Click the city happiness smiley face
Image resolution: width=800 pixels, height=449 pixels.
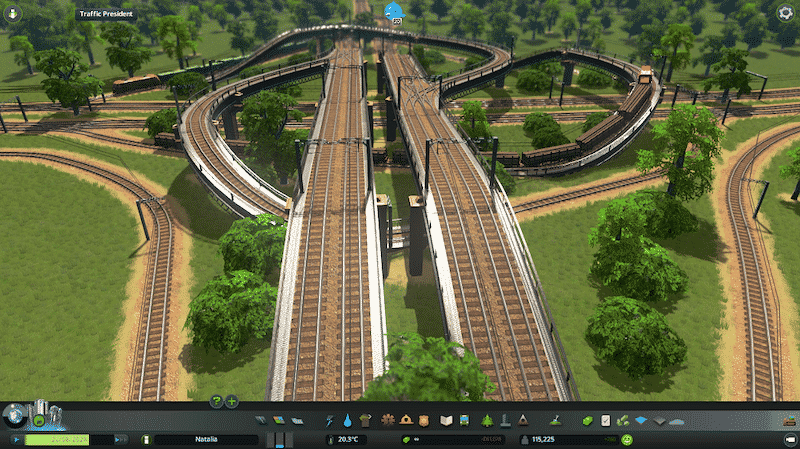tap(625, 439)
